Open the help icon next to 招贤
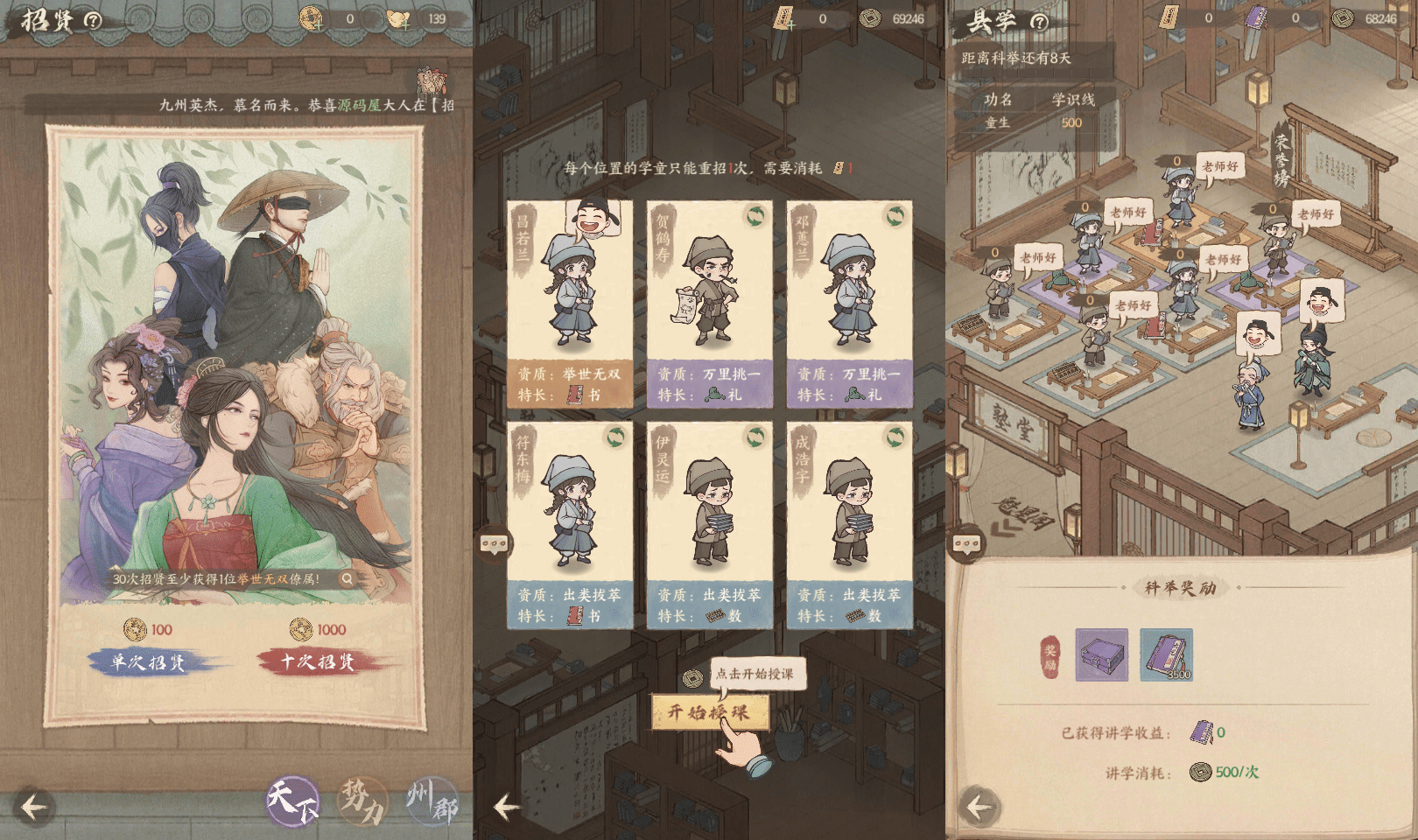This screenshot has height=840, width=1418. 93,21
